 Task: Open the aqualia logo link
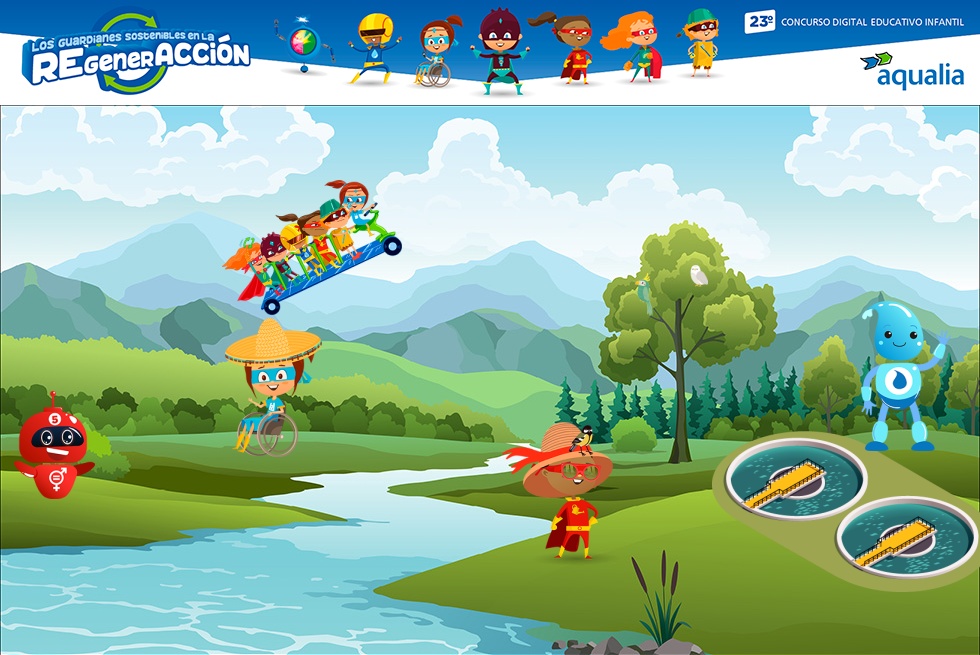coord(912,69)
